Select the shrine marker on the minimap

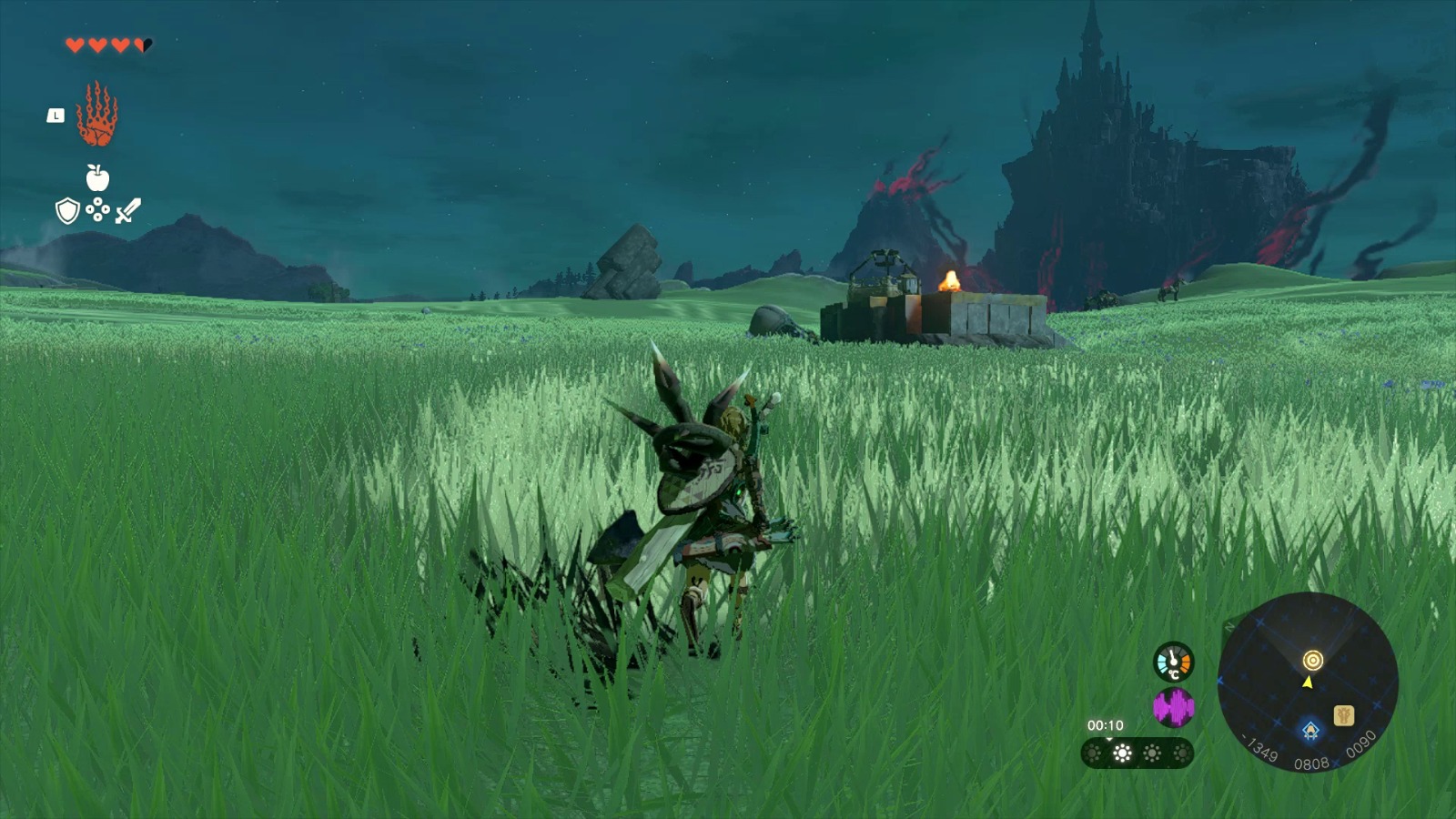pyautogui.click(x=1311, y=730)
